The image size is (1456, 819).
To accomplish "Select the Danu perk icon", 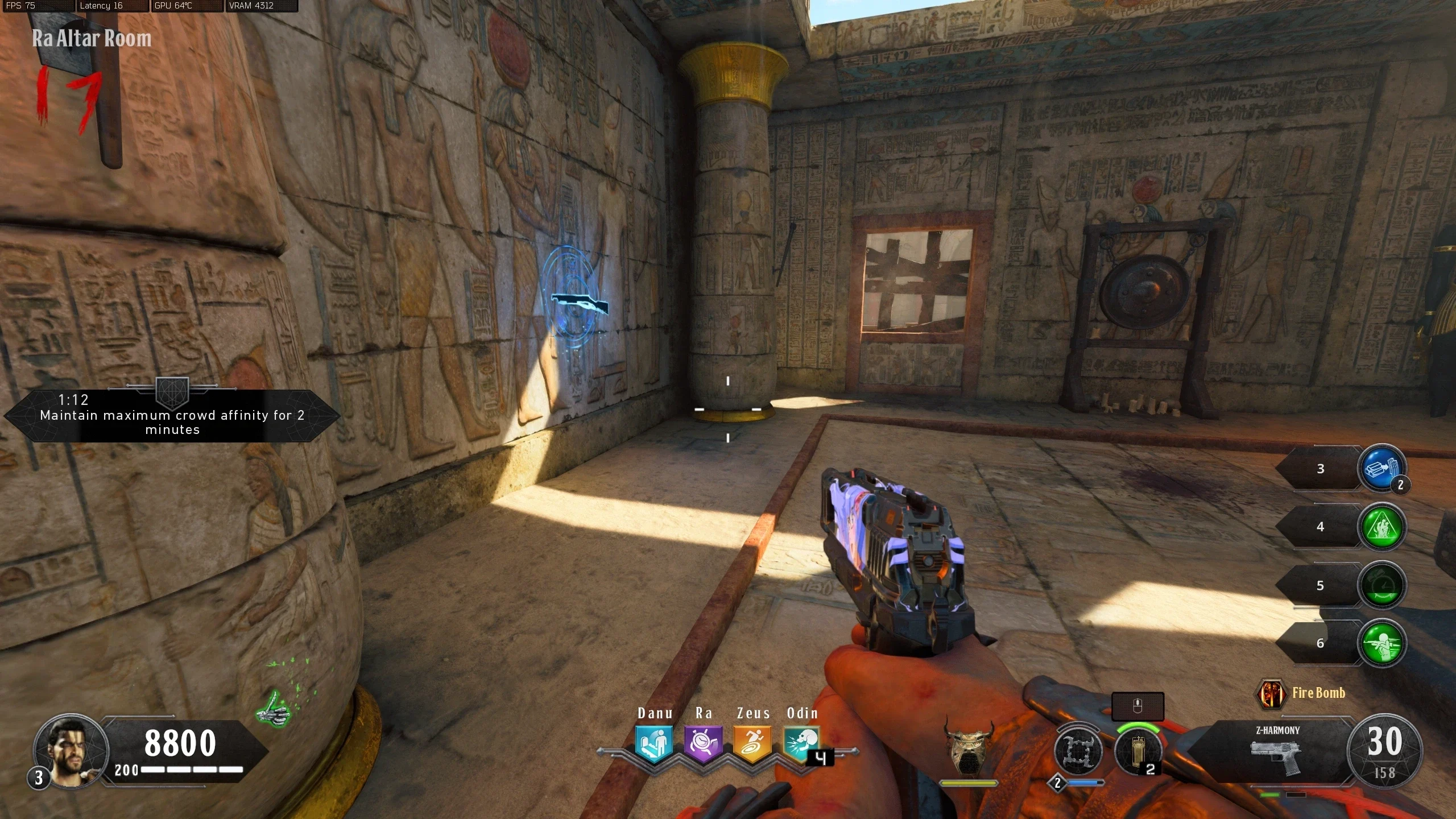I will click(654, 743).
